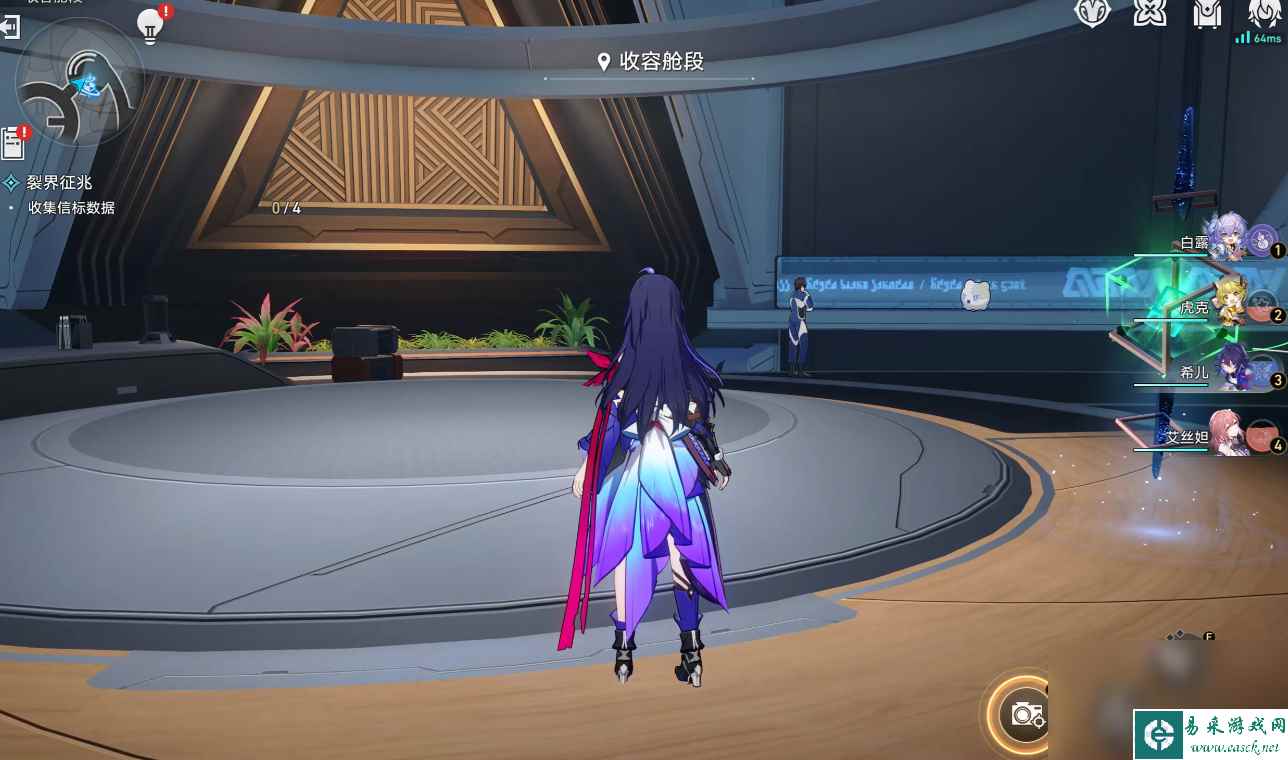Click the F interact prompt
This screenshot has width=1288, height=760.
pyautogui.click(x=1208, y=636)
